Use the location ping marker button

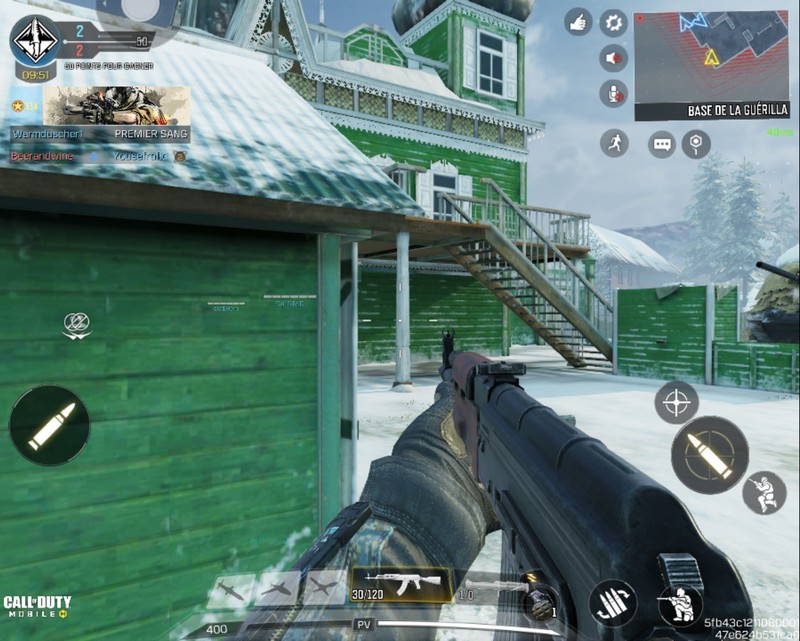tap(696, 144)
